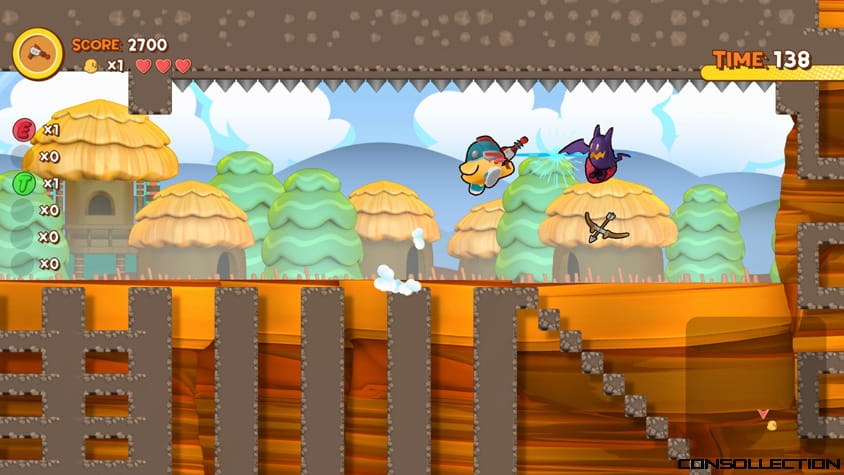Click the yellow duck lives icon
Image resolution: width=844 pixels, height=475 pixels.
[91, 66]
